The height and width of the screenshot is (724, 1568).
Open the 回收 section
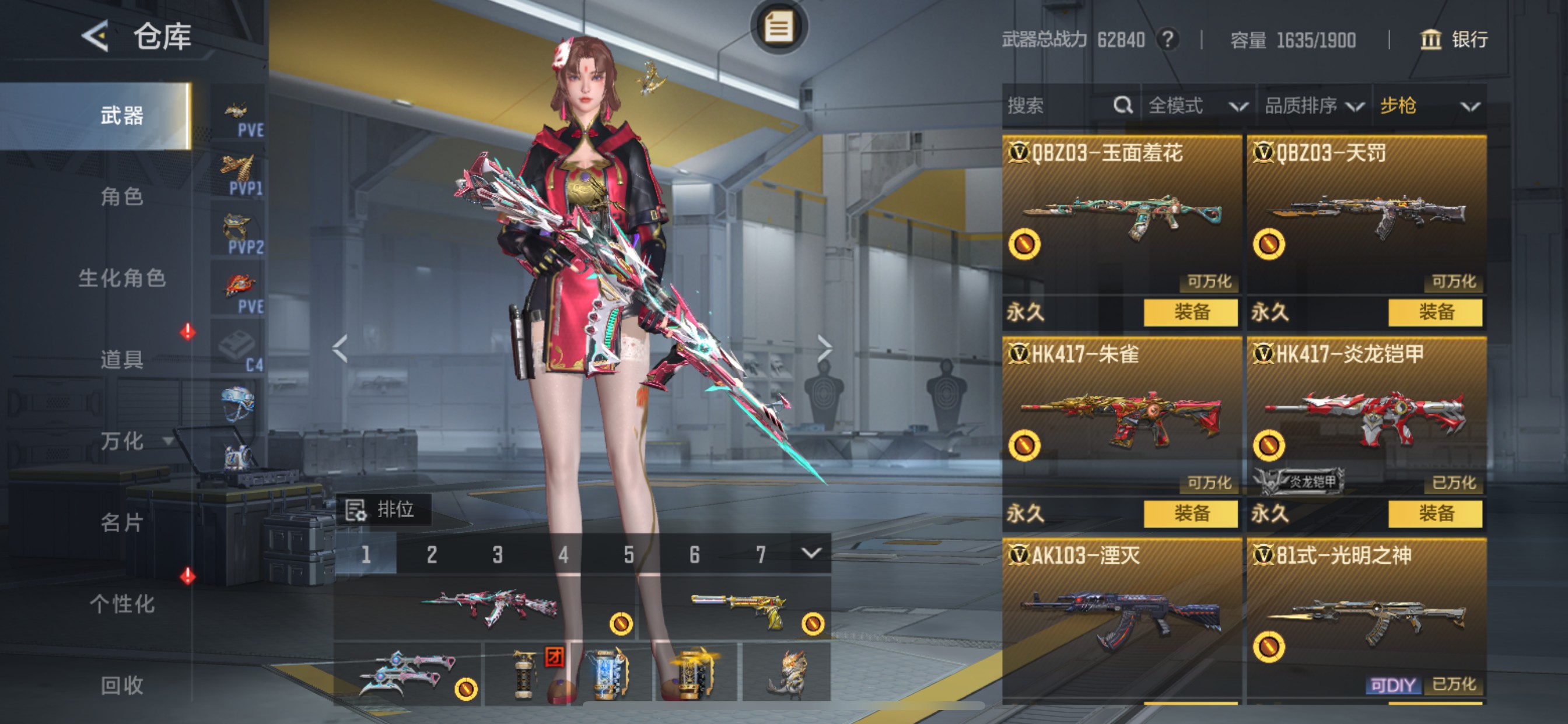[x=122, y=686]
